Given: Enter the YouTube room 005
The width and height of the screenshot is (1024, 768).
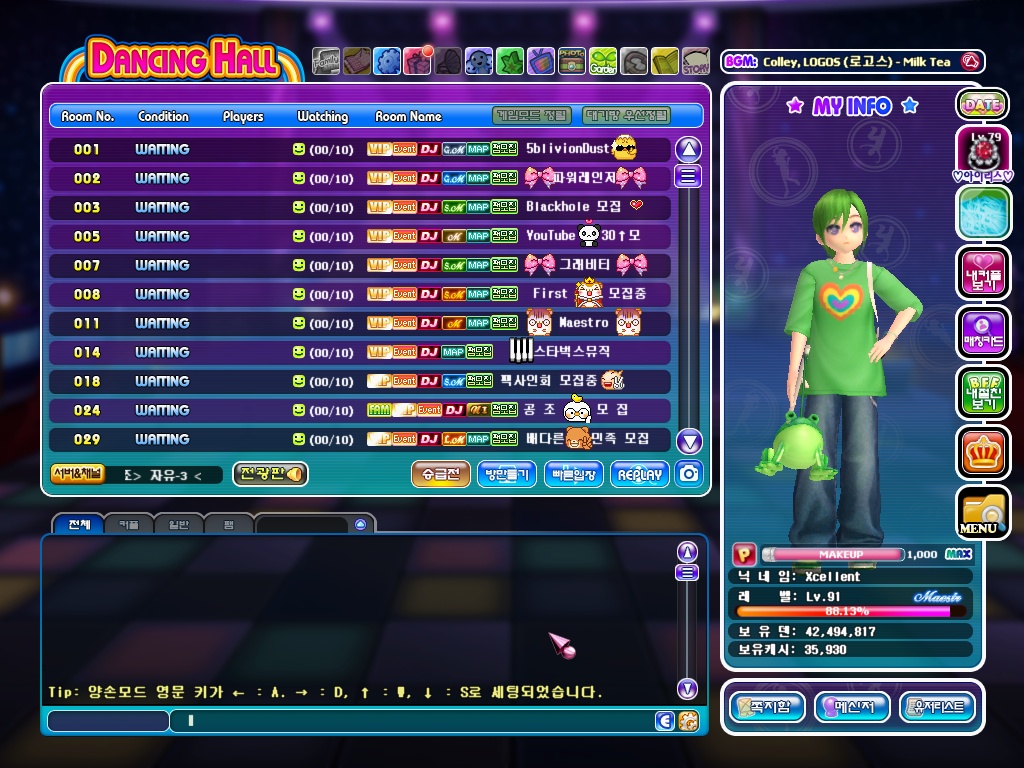Looking at the screenshot, I should click(360, 236).
